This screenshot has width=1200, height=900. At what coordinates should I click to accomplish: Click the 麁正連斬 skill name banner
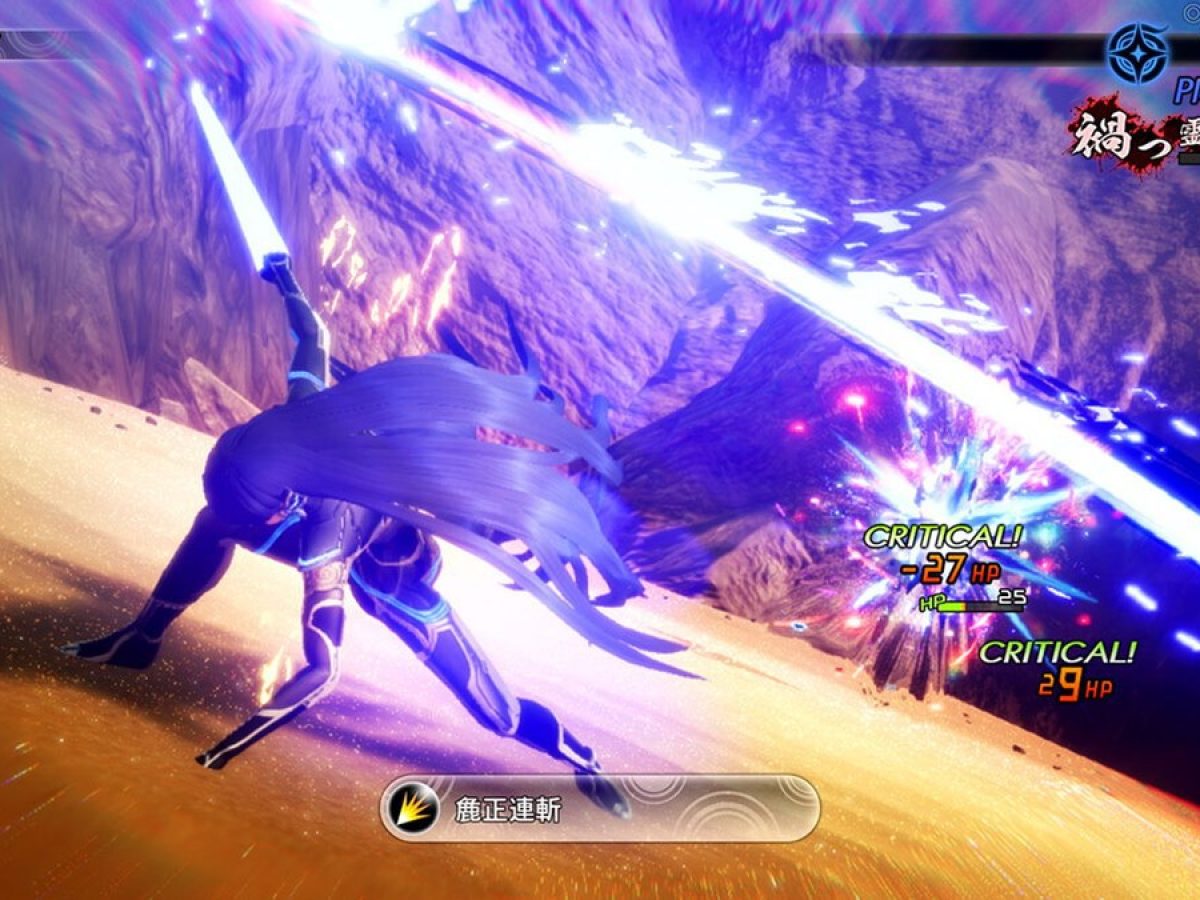(x=600, y=808)
